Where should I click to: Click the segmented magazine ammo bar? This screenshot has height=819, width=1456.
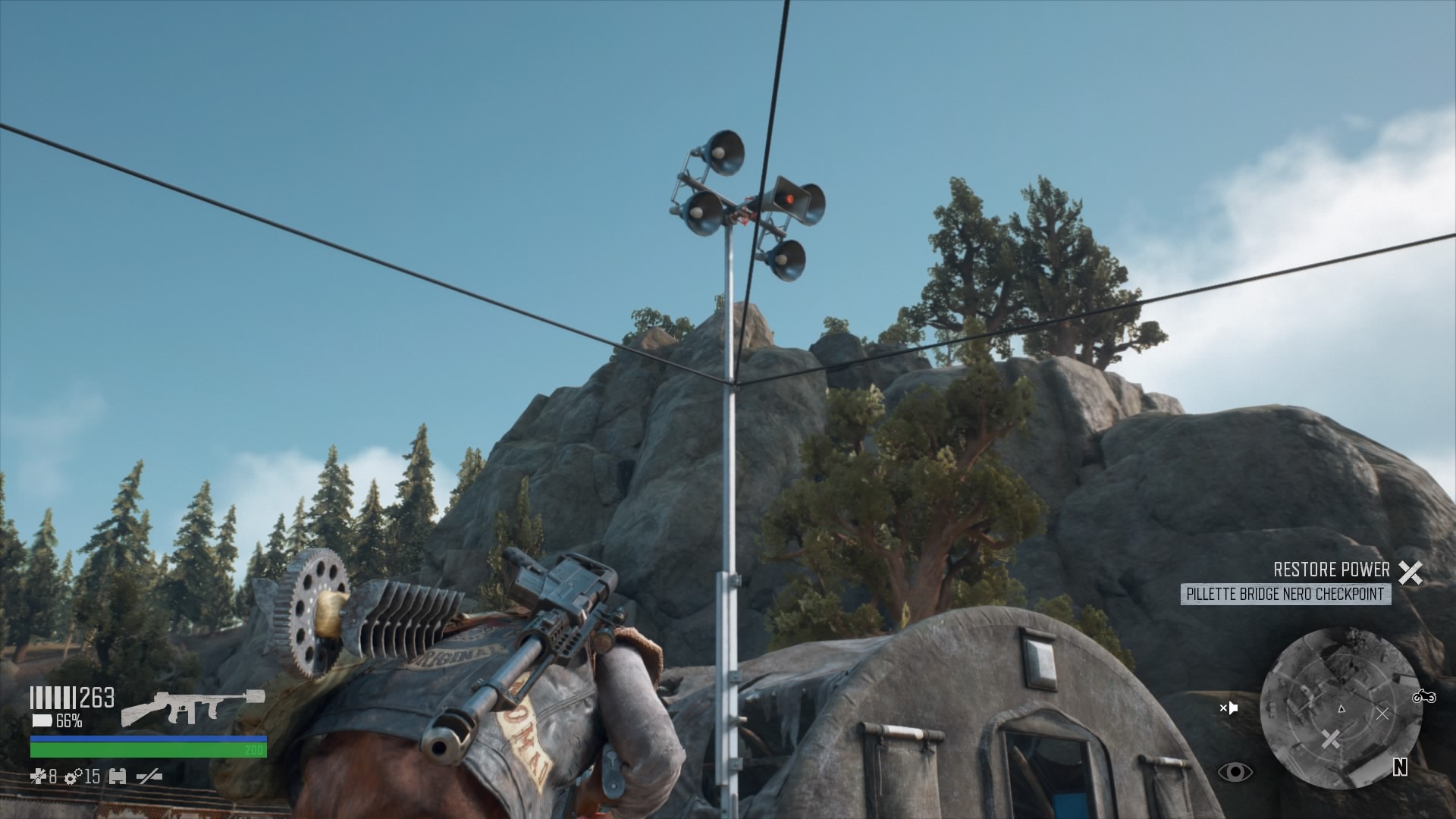(53, 697)
